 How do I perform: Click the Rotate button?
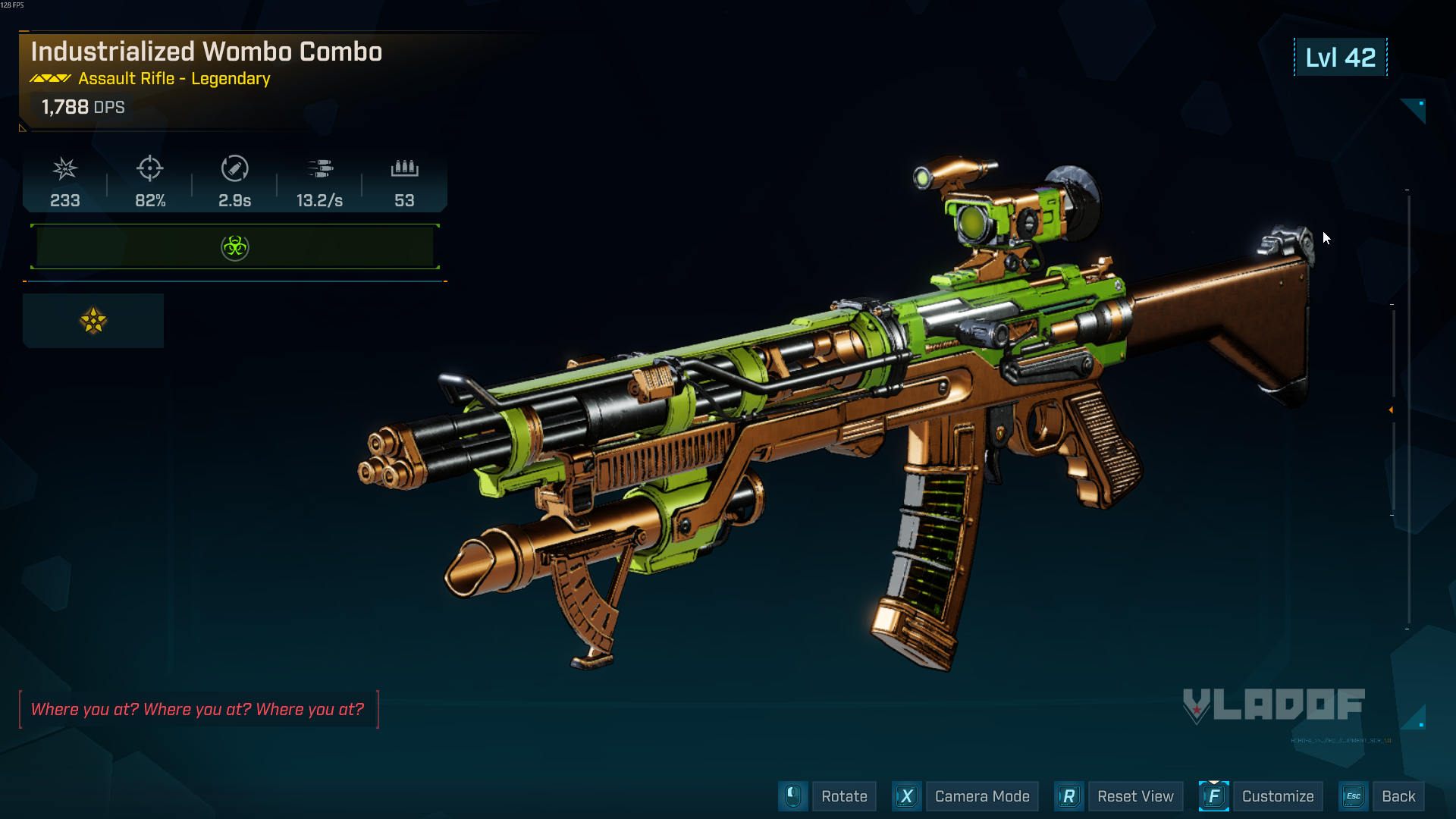(843, 796)
